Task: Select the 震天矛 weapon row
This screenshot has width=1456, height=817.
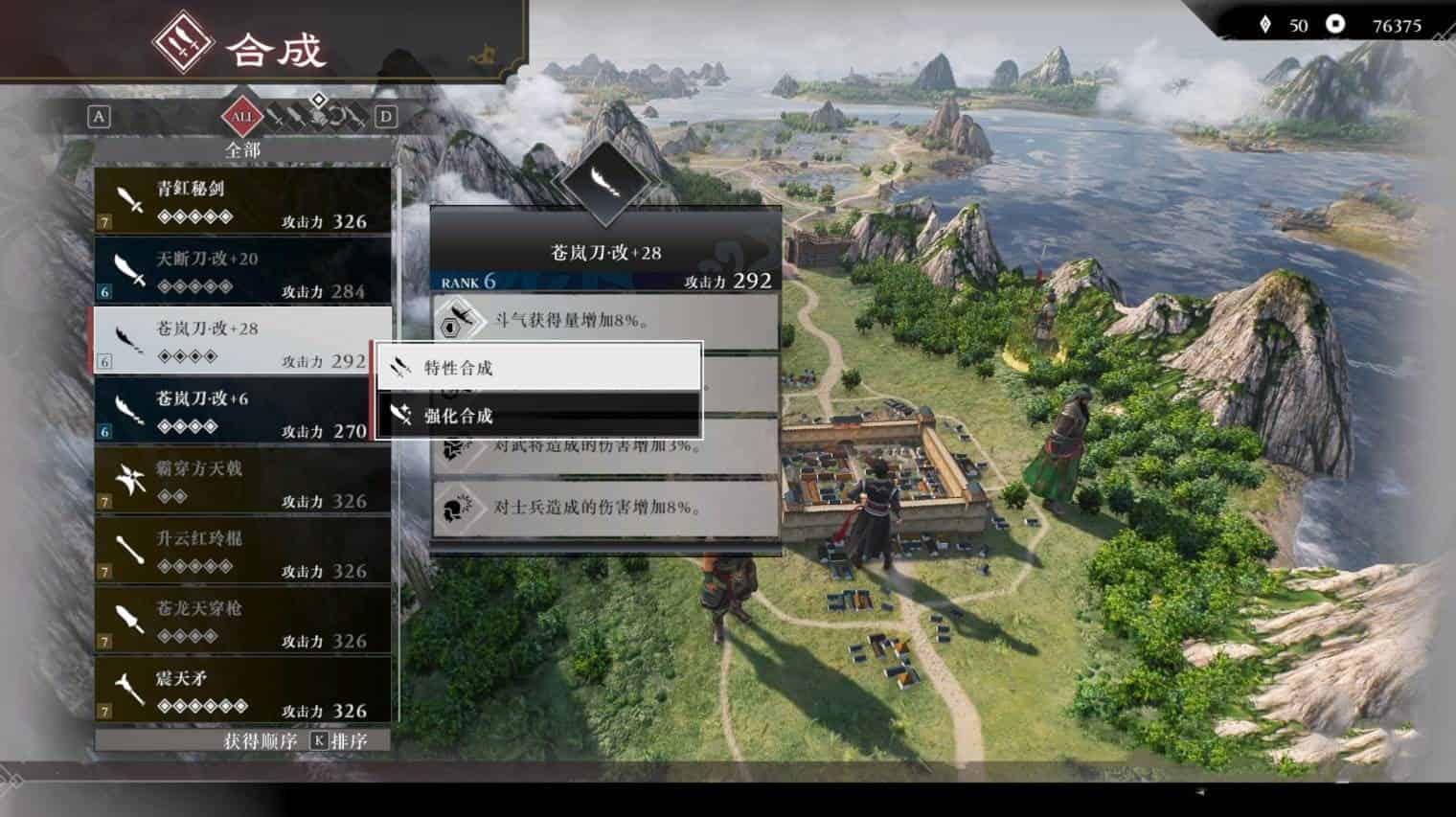Action: (x=242, y=691)
